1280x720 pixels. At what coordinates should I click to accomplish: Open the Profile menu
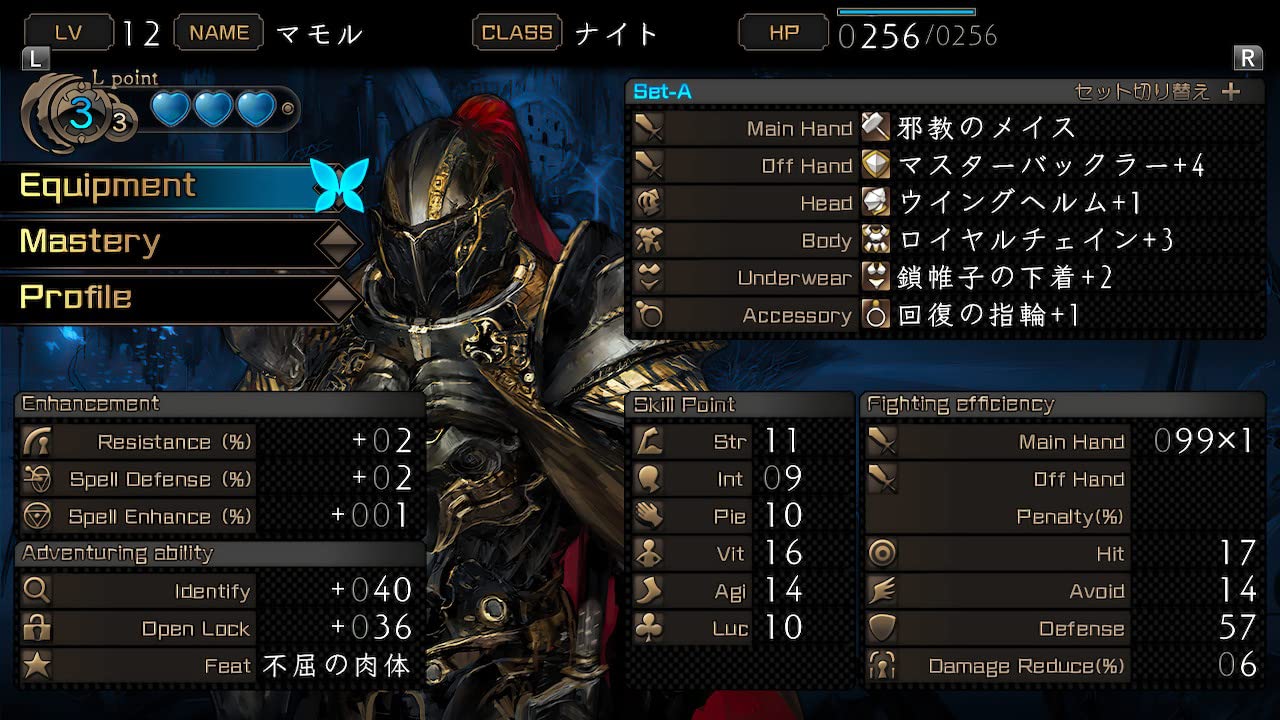[x=76, y=298]
